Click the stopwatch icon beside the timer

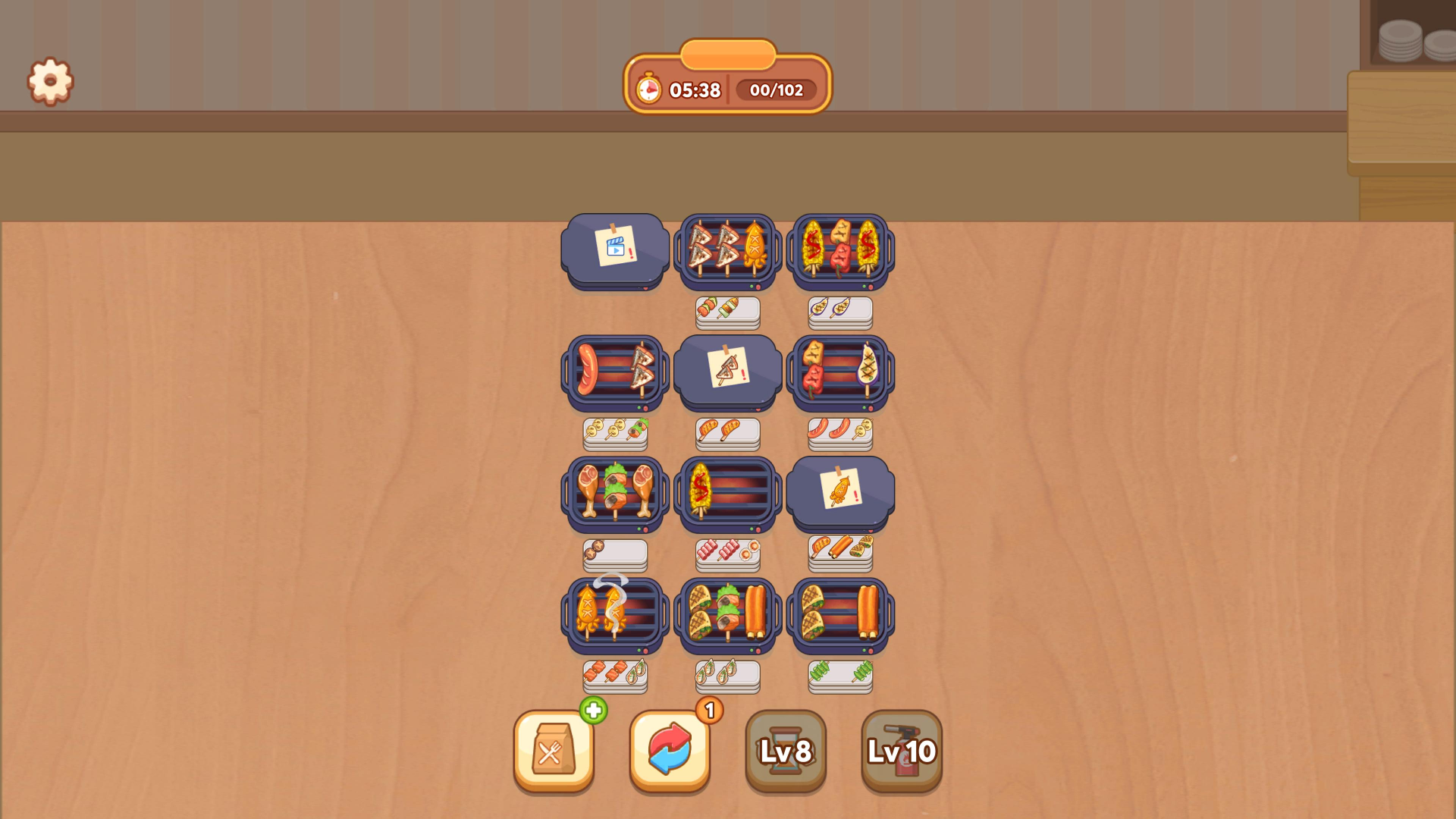650,89
